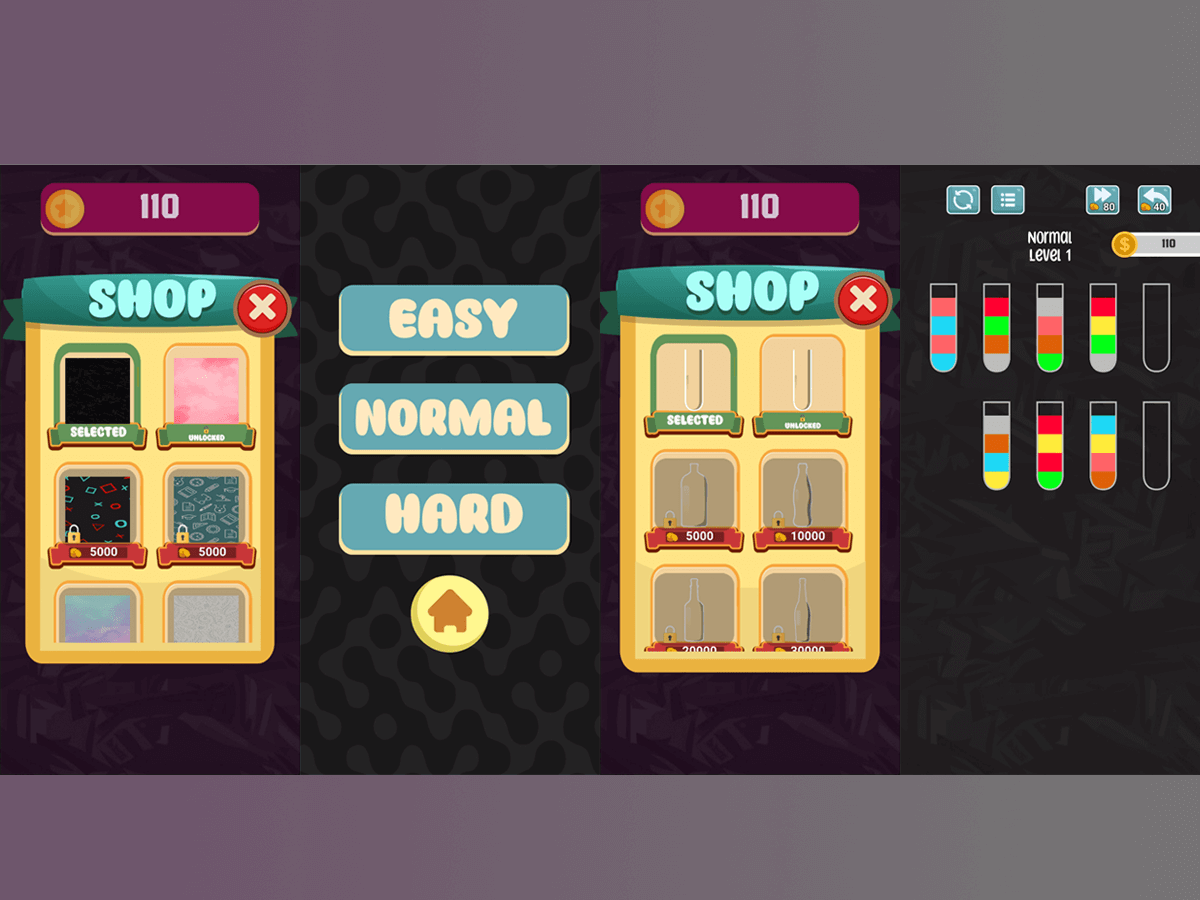Select the tube with yellow at the bottom
Viewport: 1200px width, 900px height.
[996, 445]
